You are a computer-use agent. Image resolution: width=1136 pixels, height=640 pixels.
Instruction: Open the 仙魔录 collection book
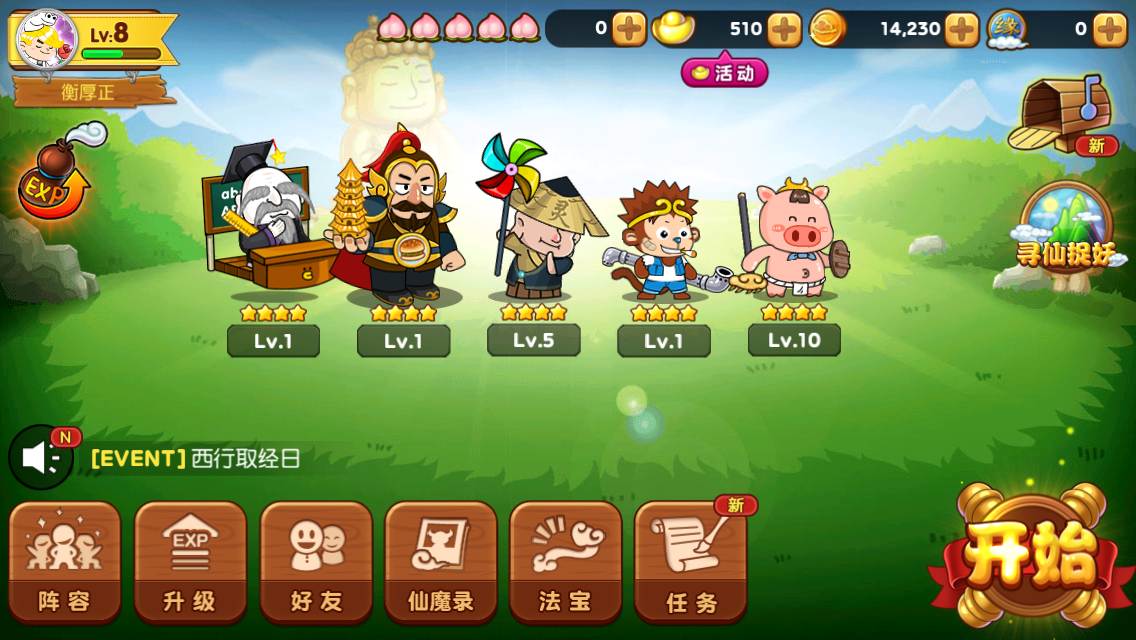point(441,561)
